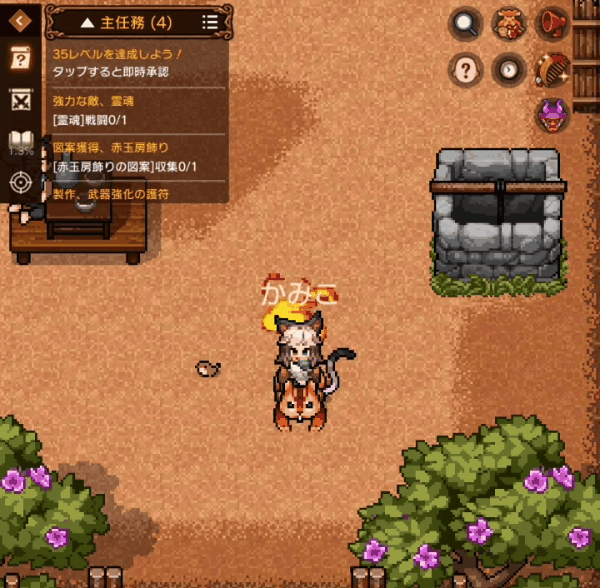Image resolution: width=600 pixels, height=588 pixels.
Task: Collapse the quest panel with the left-arrow button
Action: [19, 20]
